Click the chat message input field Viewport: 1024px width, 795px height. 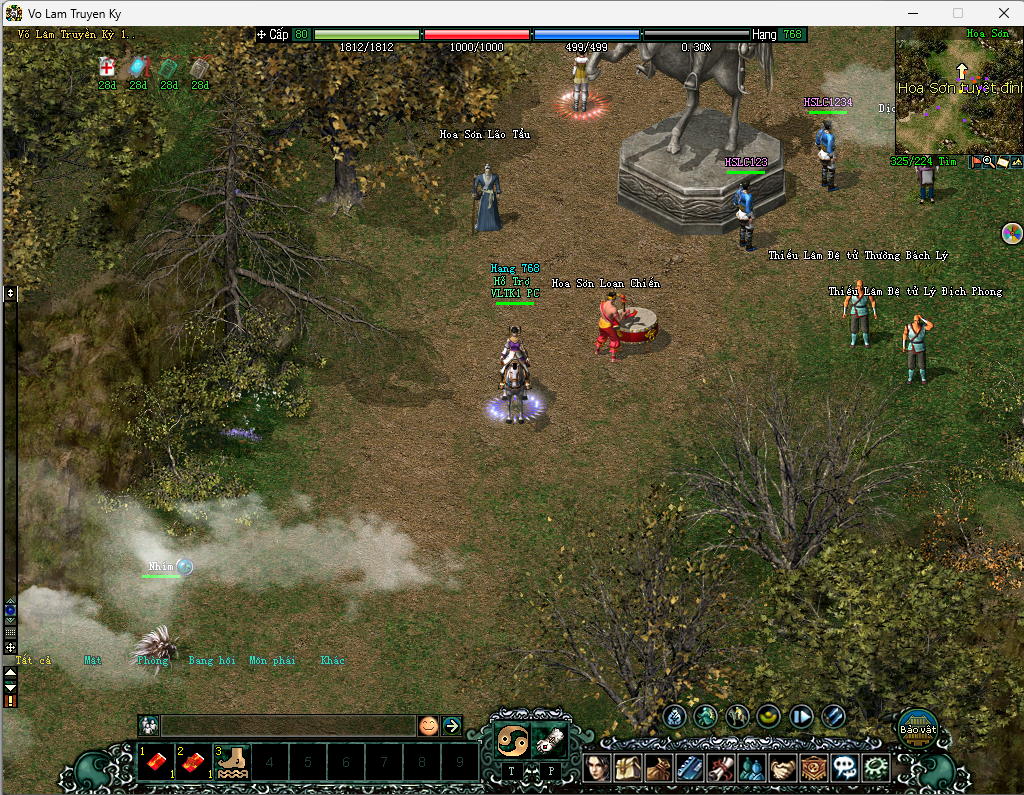(288, 726)
